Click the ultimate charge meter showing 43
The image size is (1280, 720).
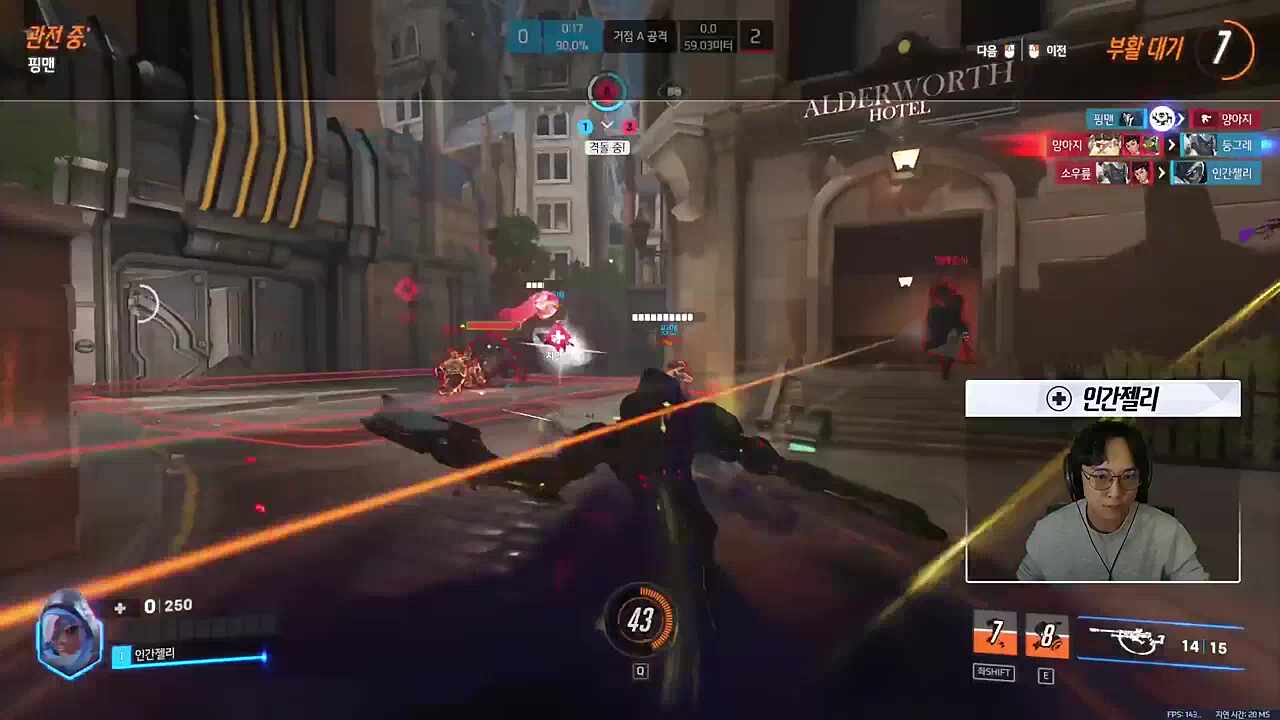tap(640, 621)
